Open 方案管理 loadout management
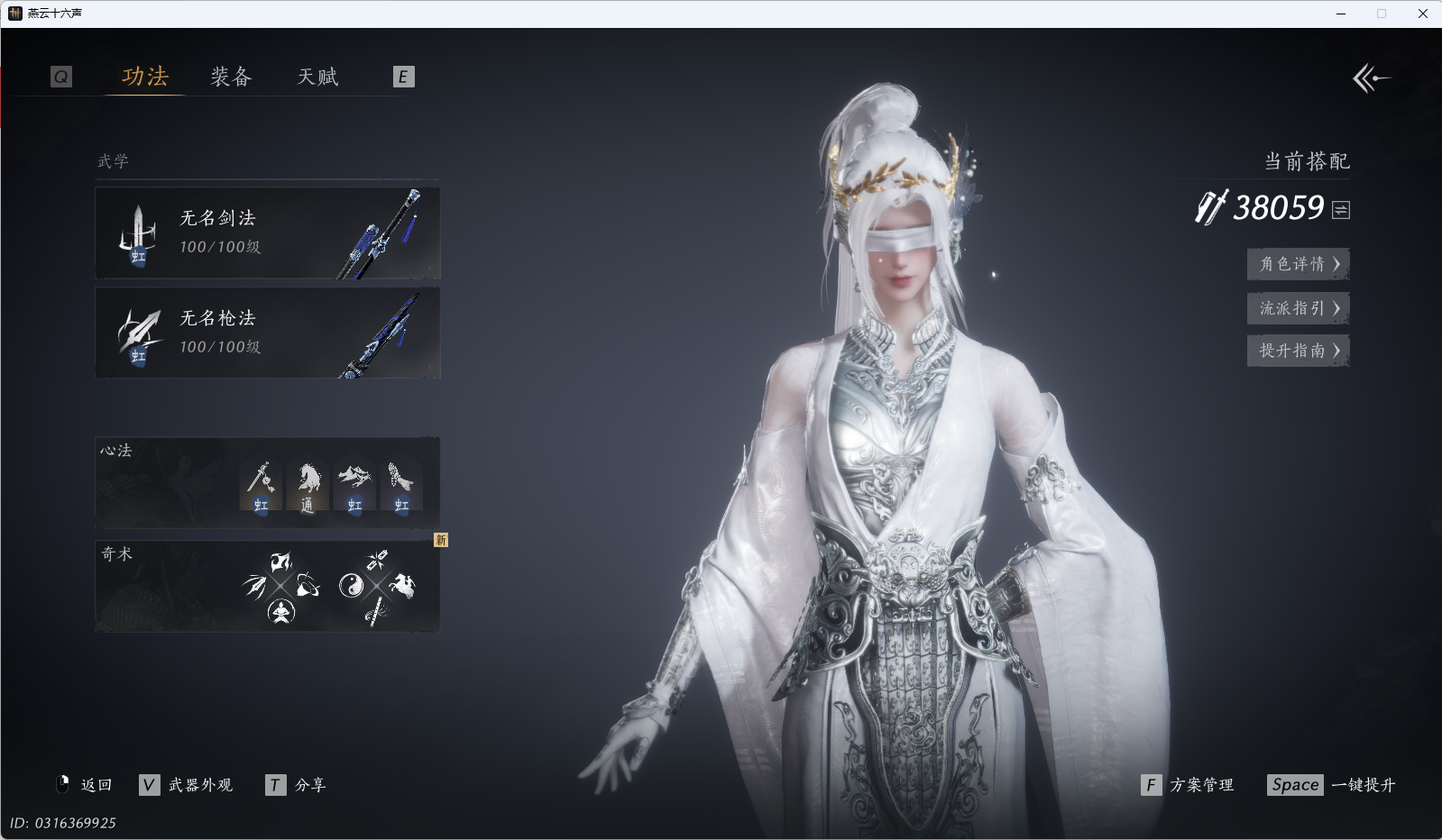1442x840 pixels. [1188, 785]
